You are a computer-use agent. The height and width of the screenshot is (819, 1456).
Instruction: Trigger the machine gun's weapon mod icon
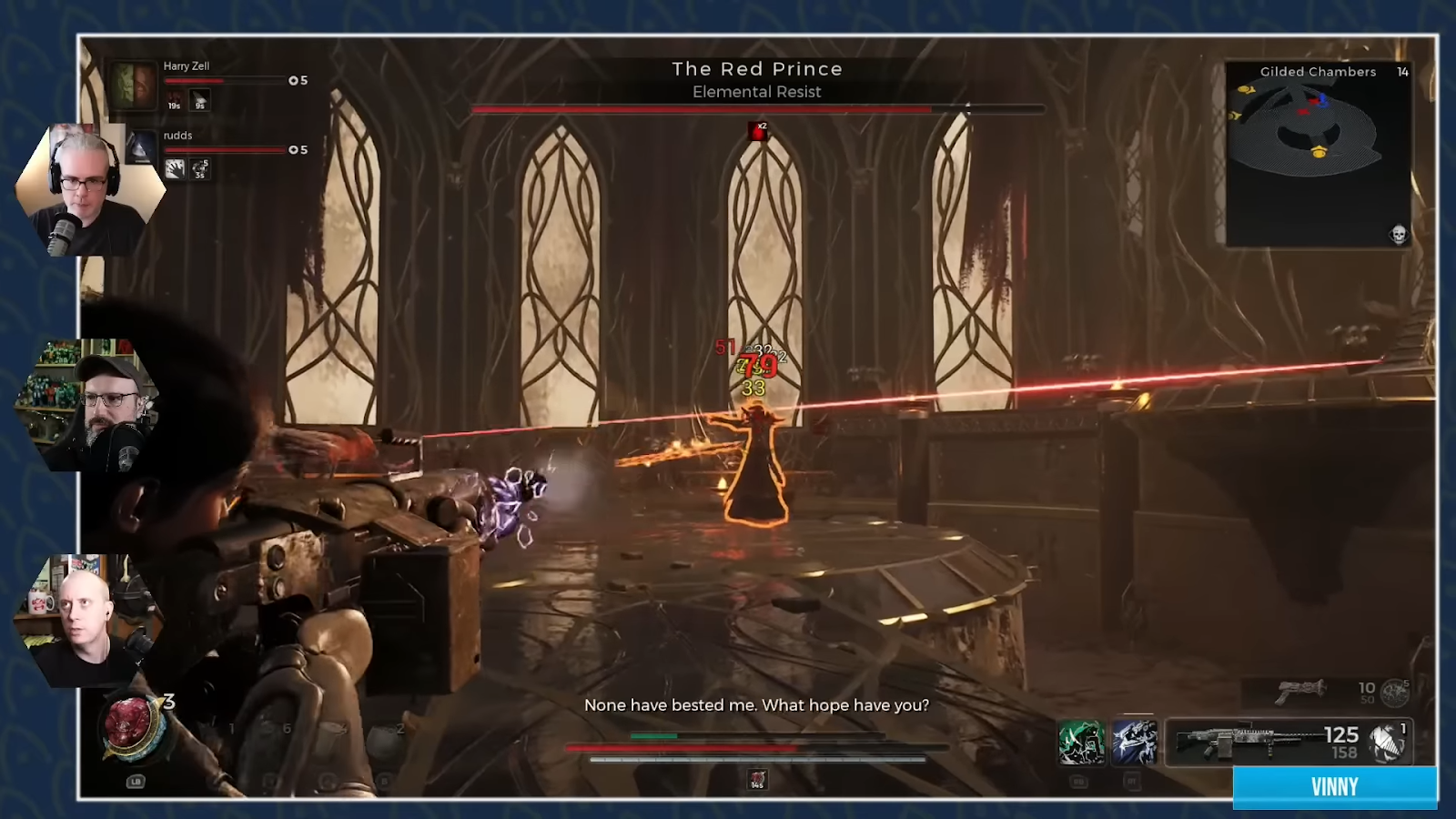pyautogui.click(x=1388, y=743)
